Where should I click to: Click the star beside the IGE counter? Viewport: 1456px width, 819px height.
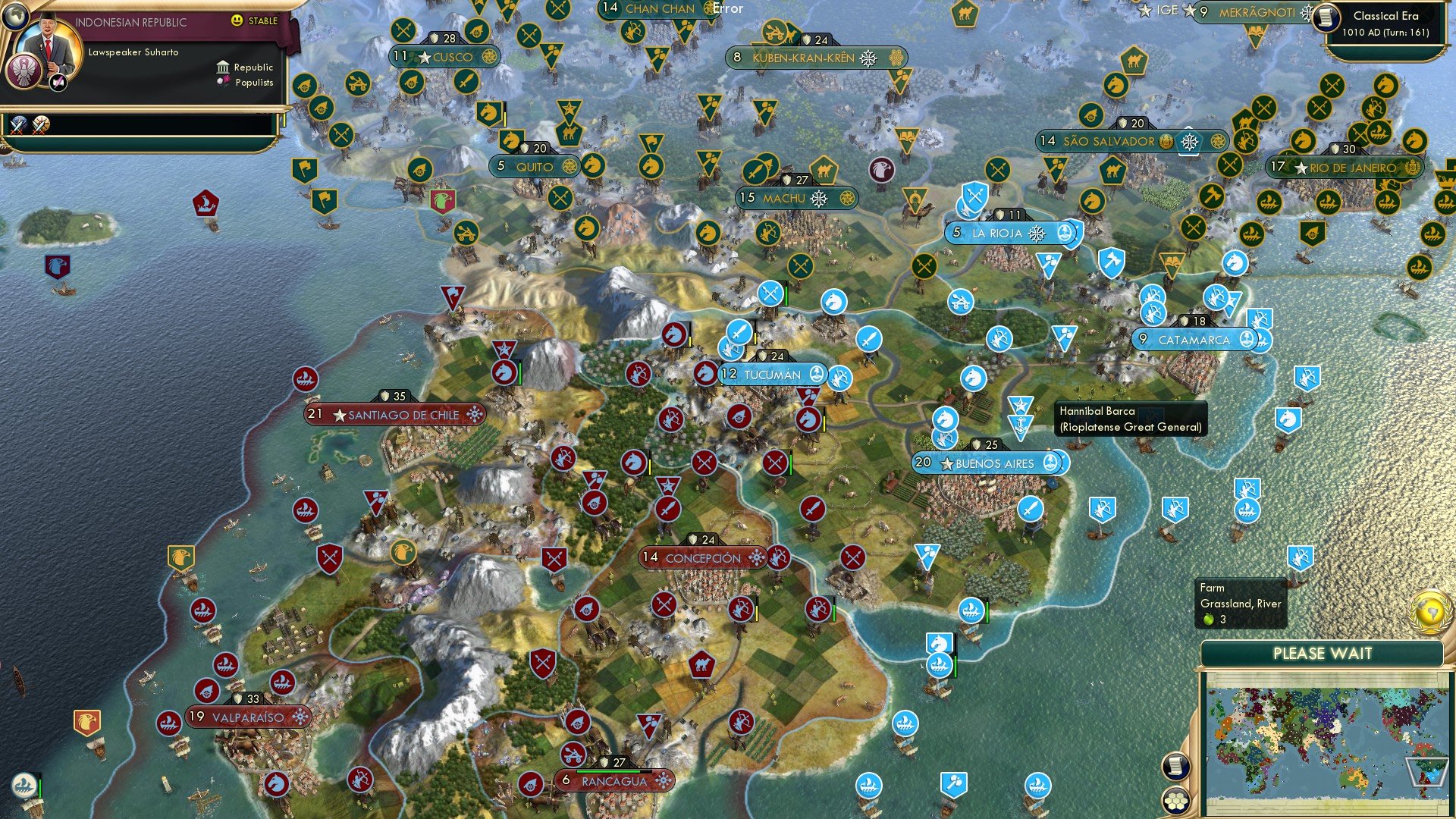pos(1189,11)
